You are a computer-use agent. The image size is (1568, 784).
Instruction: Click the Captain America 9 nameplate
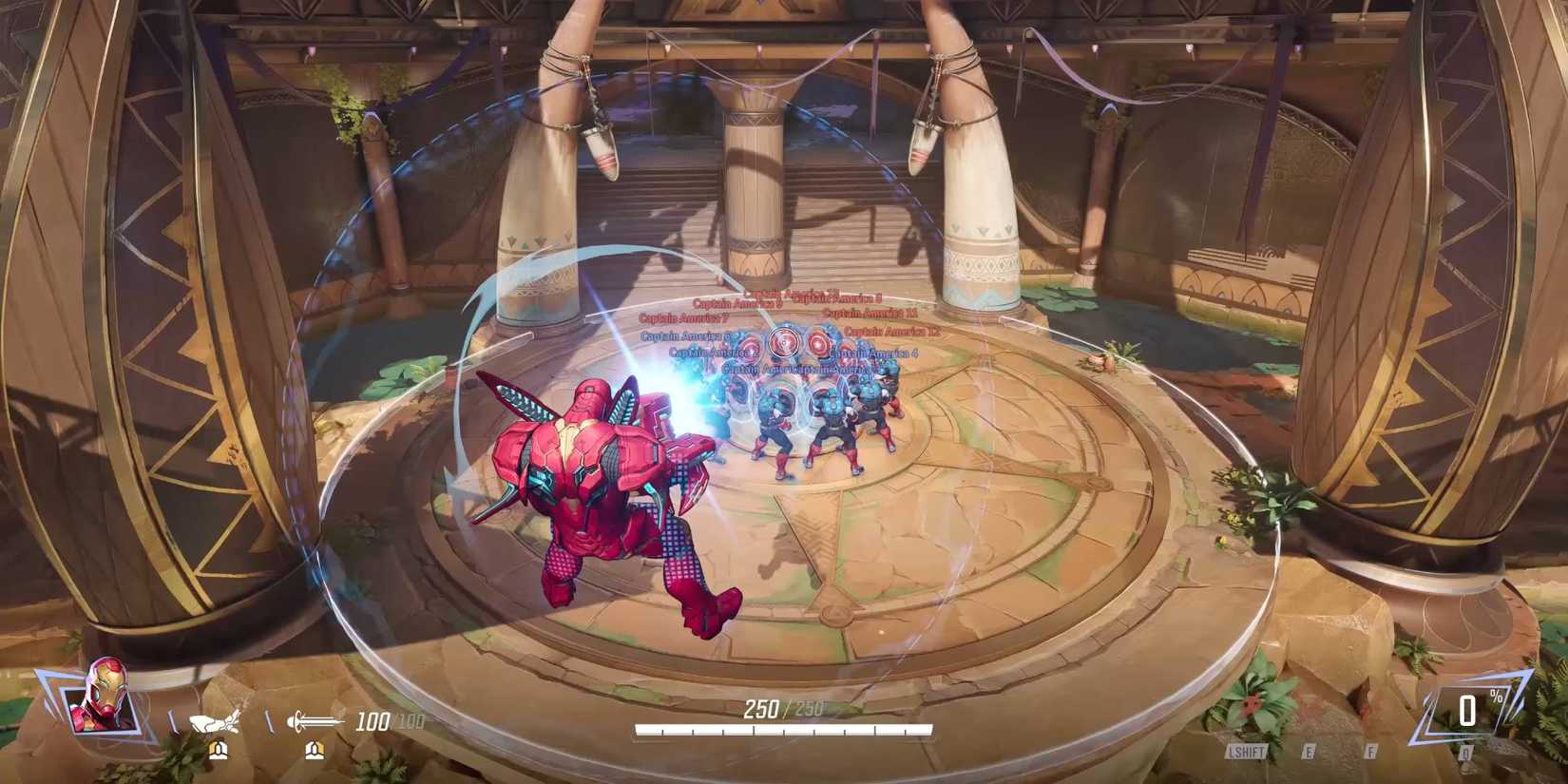(x=737, y=304)
